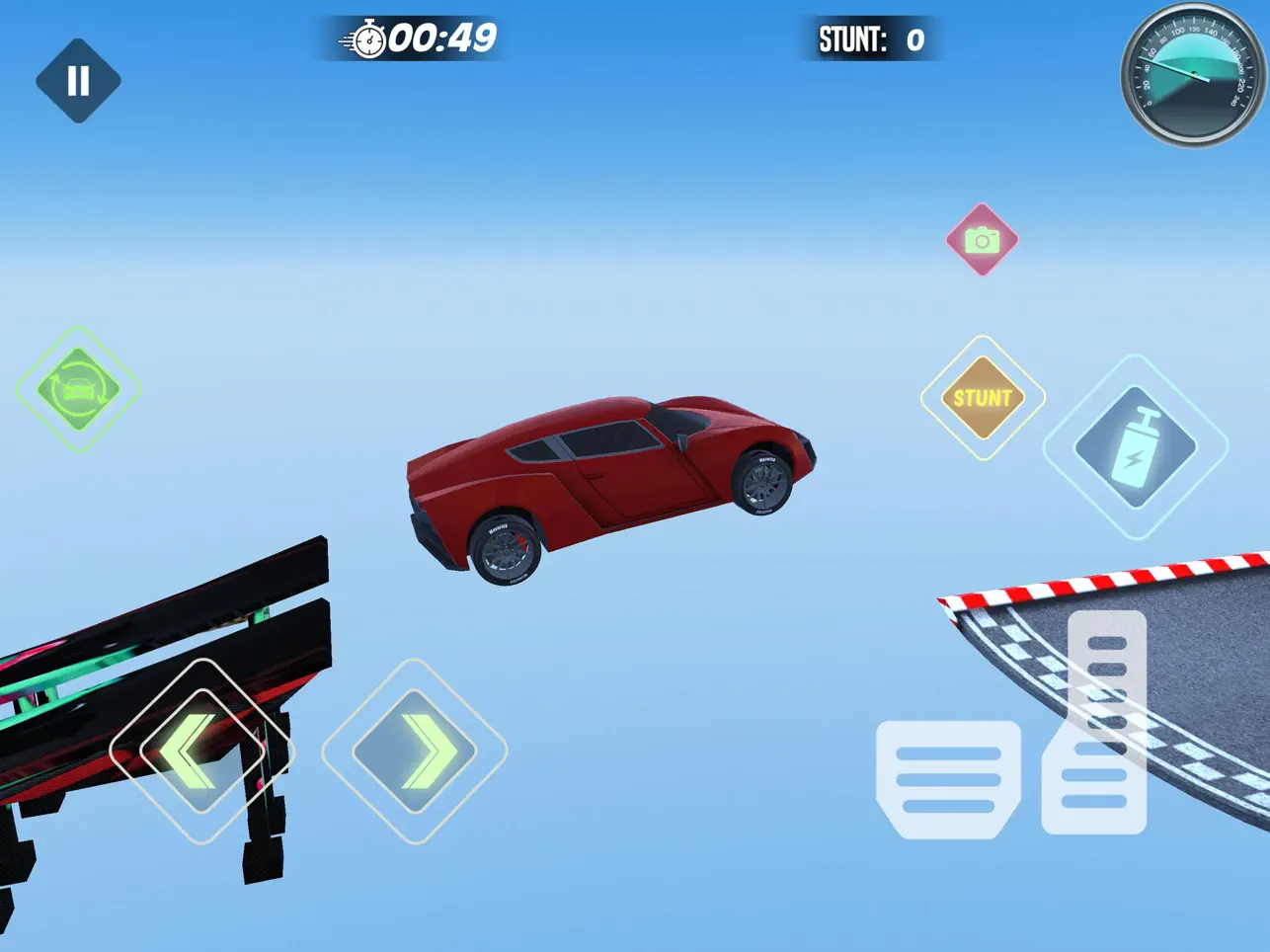Steer left using the left arrow control
This screenshot has width=1270, height=952.
pos(202,753)
